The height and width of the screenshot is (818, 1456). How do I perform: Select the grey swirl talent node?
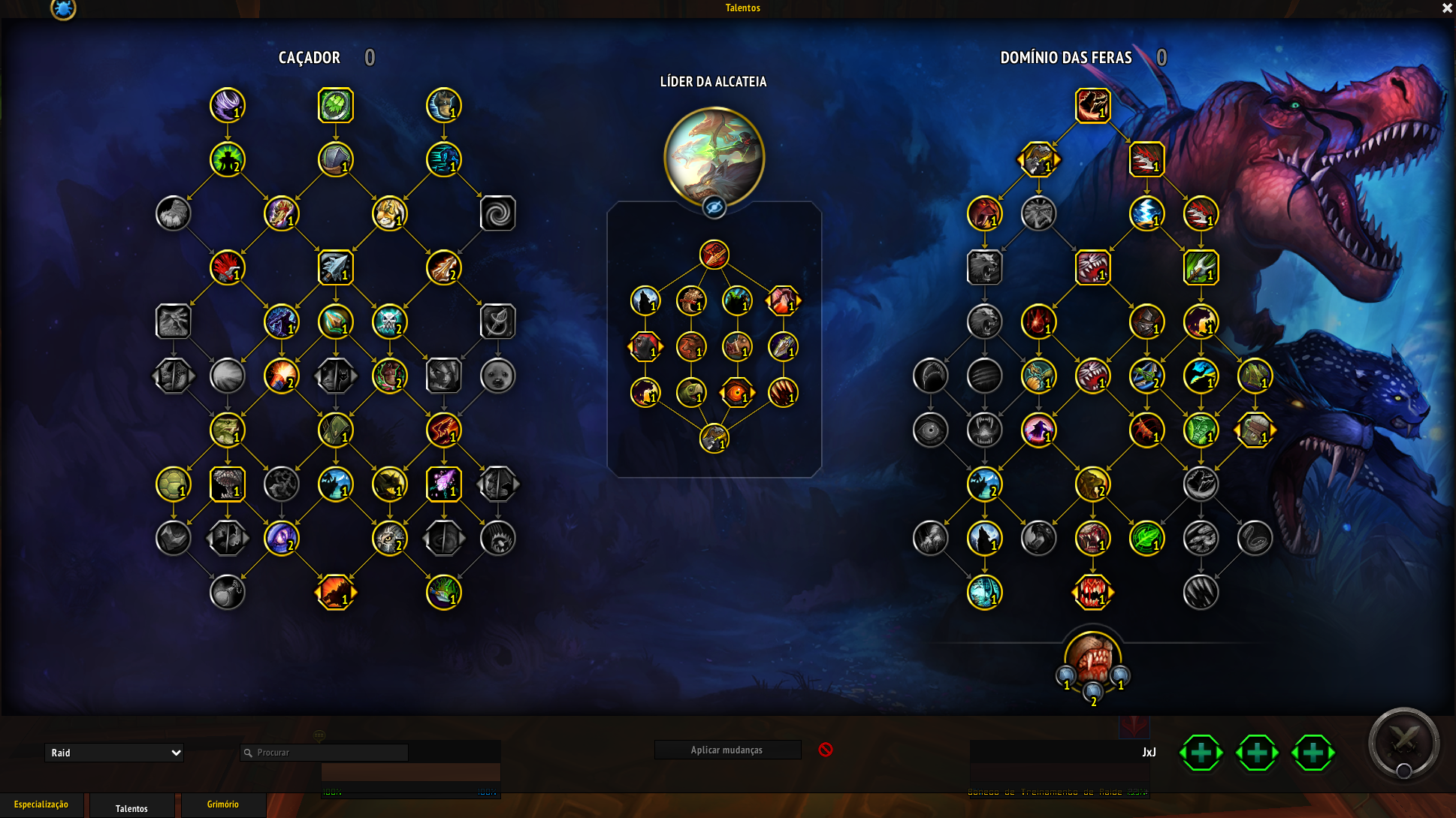point(497,213)
